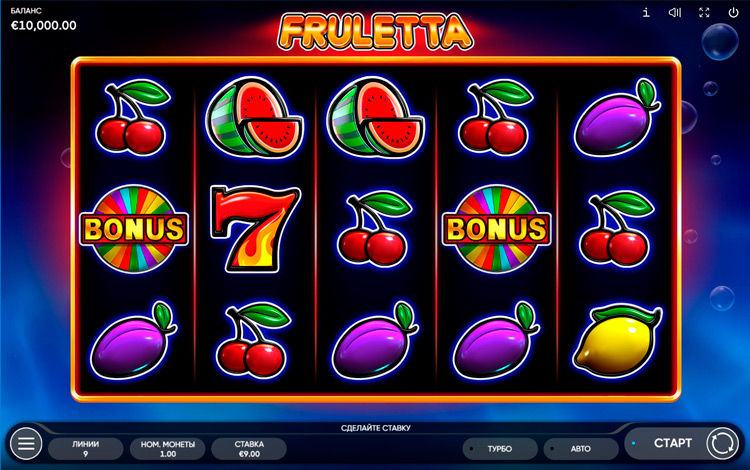Switch to fullscreen mode

point(704,13)
